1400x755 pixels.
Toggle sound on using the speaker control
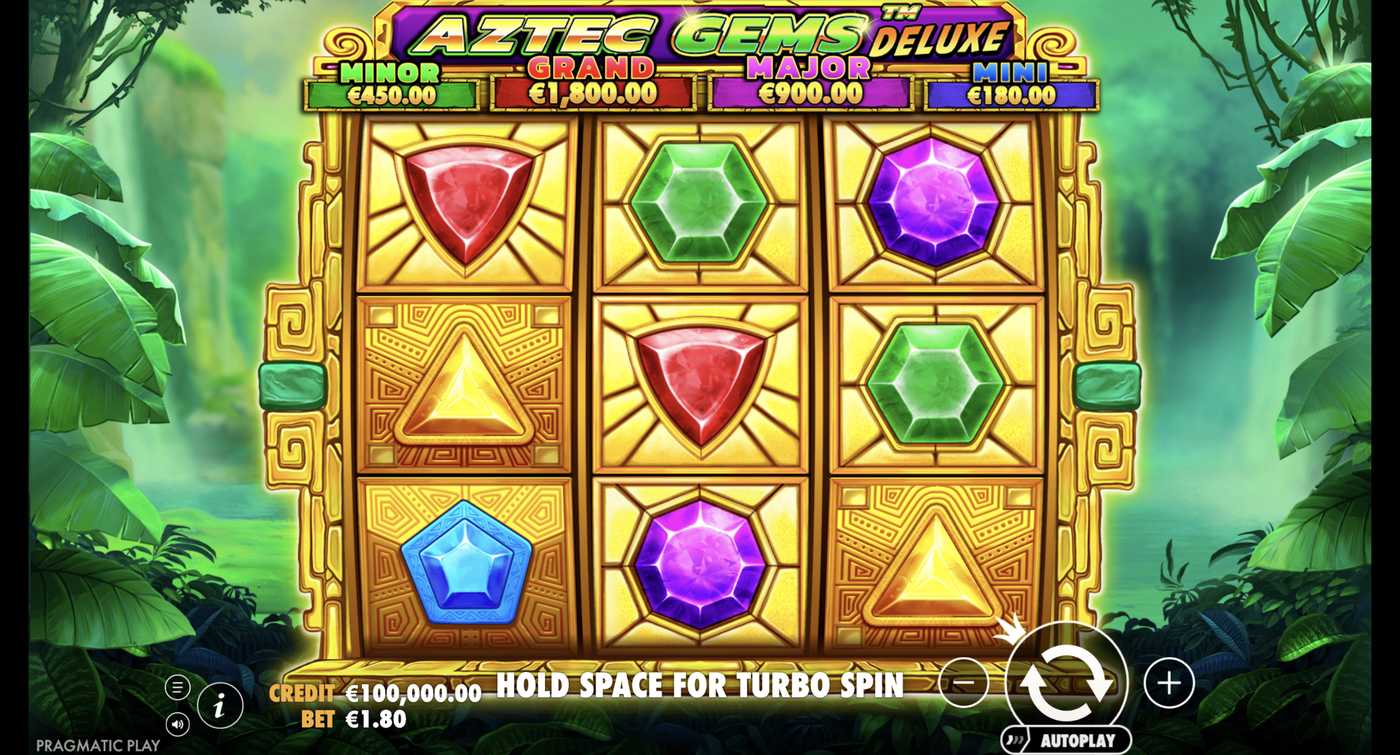coord(178,725)
